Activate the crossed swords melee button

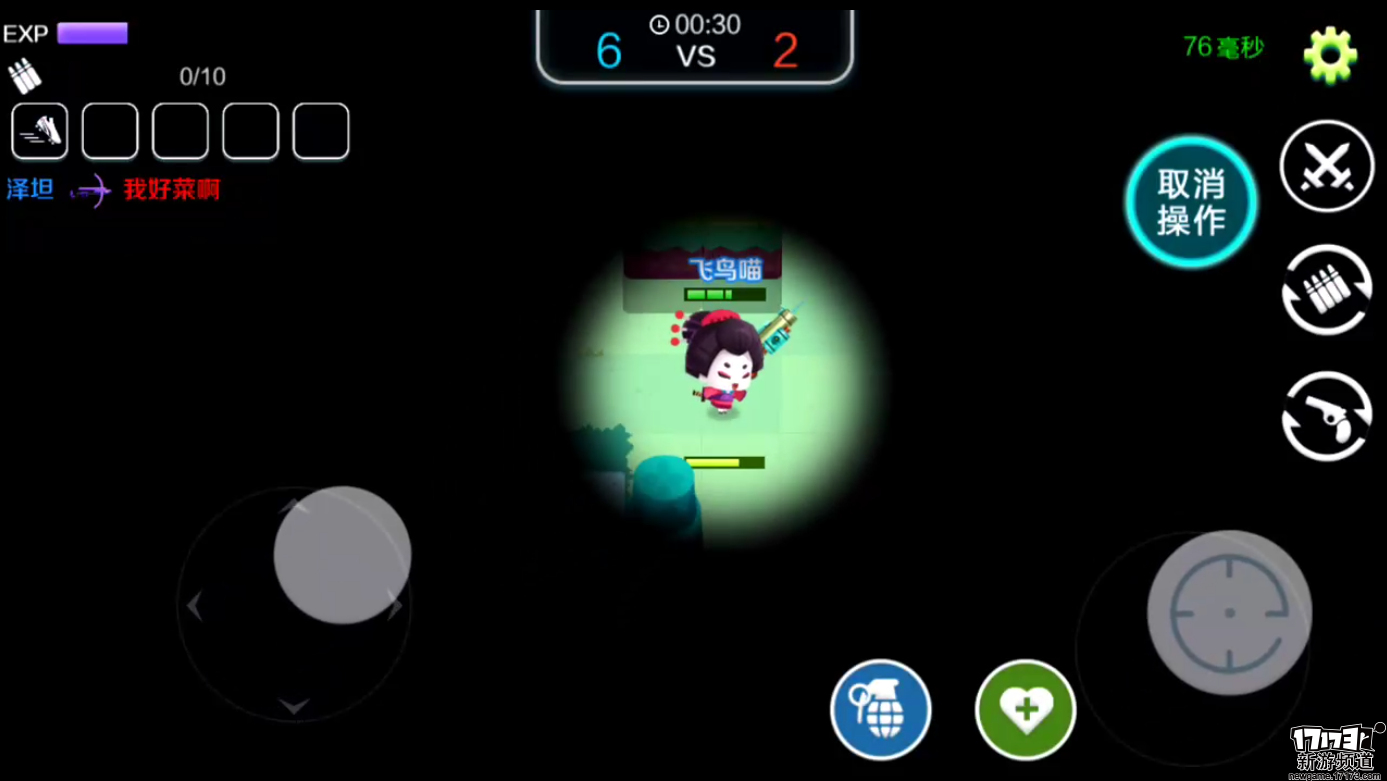[x=1327, y=166]
